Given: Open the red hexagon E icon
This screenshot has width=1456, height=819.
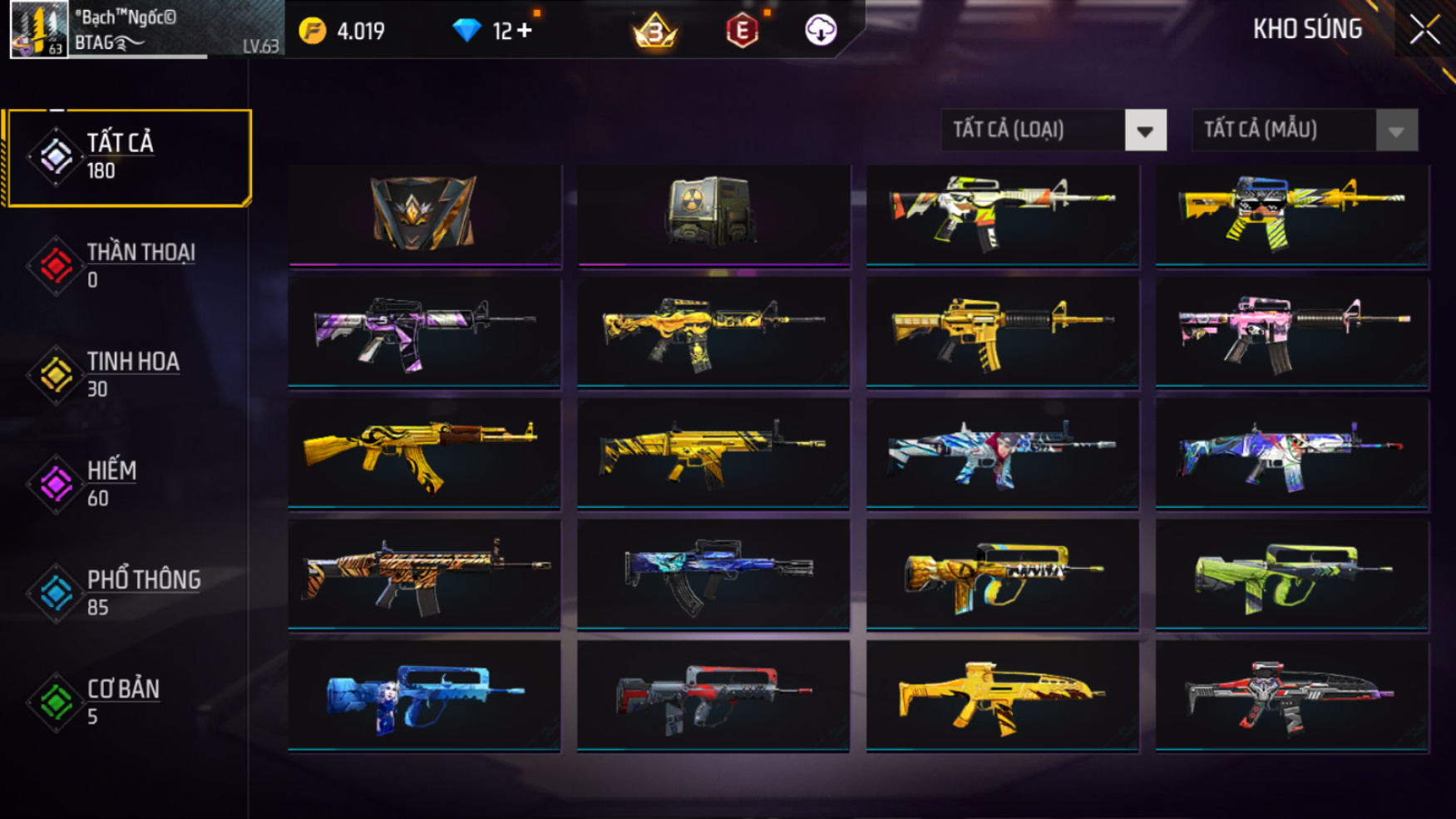Looking at the screenshot, I should click(742, 32).
